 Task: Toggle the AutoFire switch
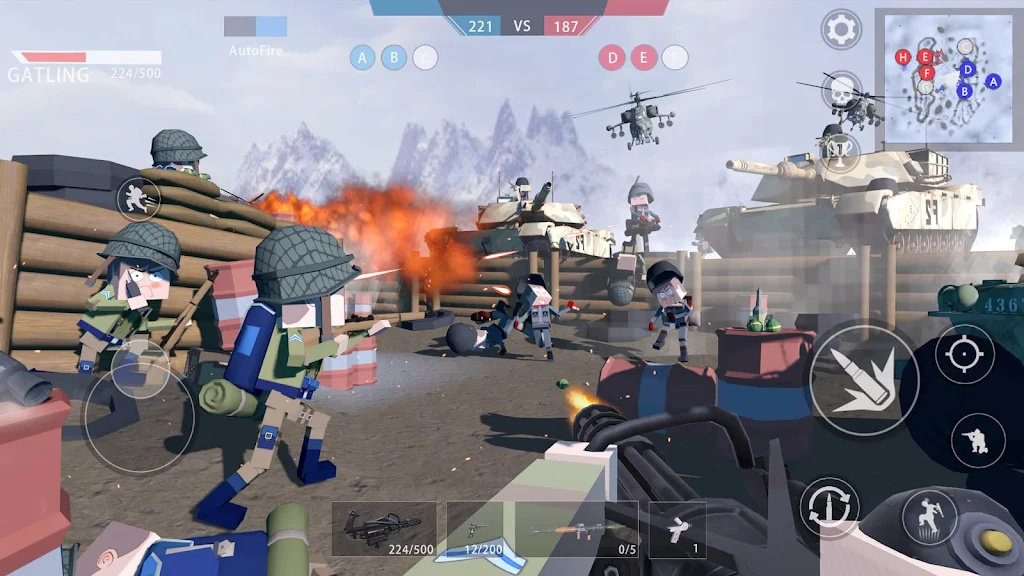pyautogui.click(x=256, y=27)
